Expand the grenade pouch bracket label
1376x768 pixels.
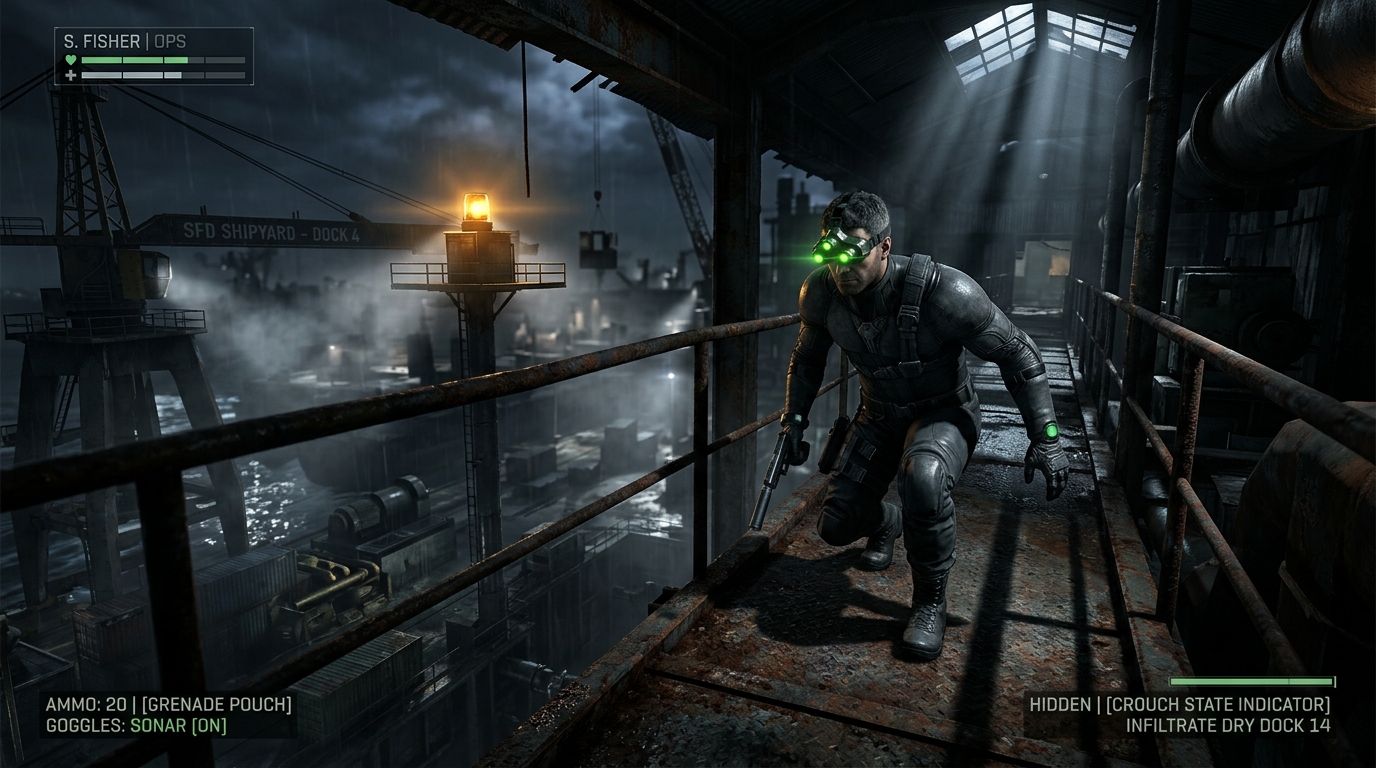pyautogui.click(x=217, y=703)
